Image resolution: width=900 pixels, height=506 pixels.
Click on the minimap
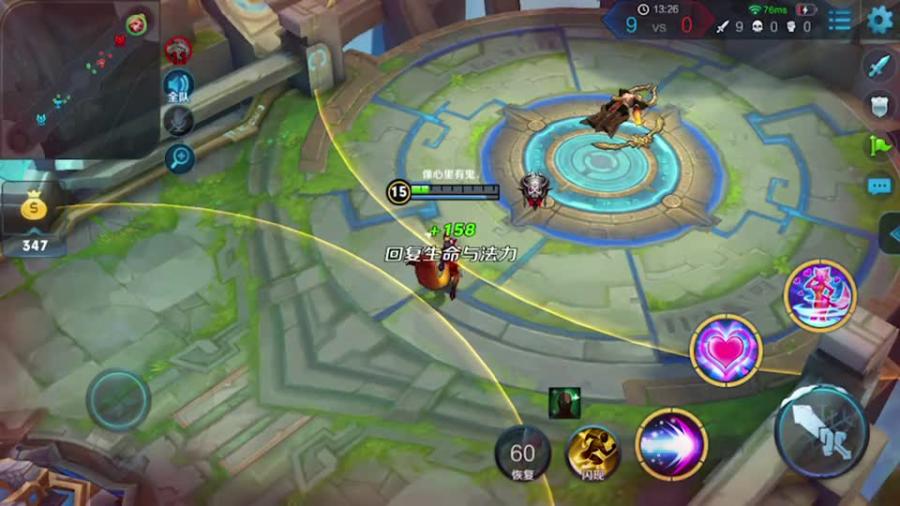pyautogui.click(x=72, y=75)
